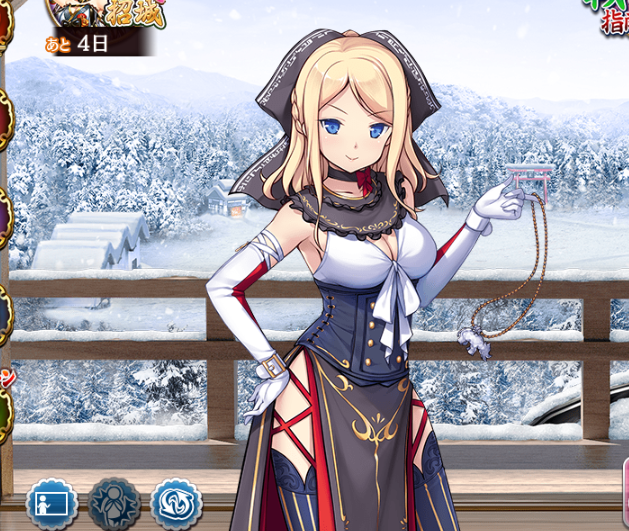Tap the blue swirling arrows icon
This screenshot has width=629, height=531.
pyautogui.click(x=176, y=504)
